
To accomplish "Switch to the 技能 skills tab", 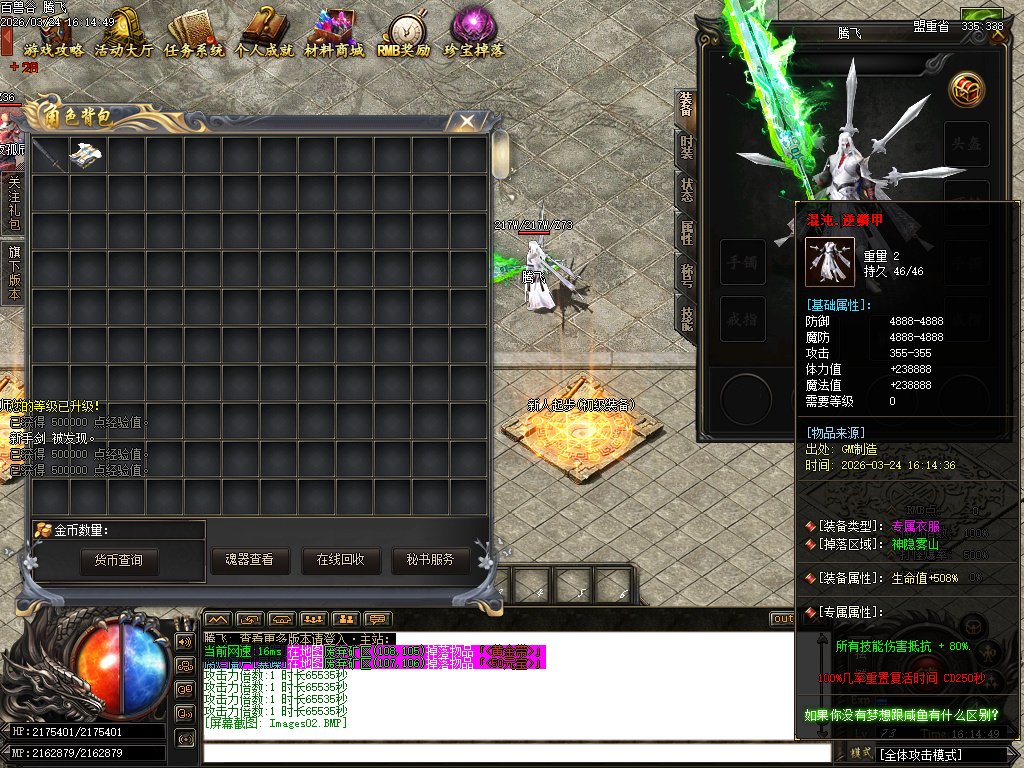I will click(x=687, y=318).
